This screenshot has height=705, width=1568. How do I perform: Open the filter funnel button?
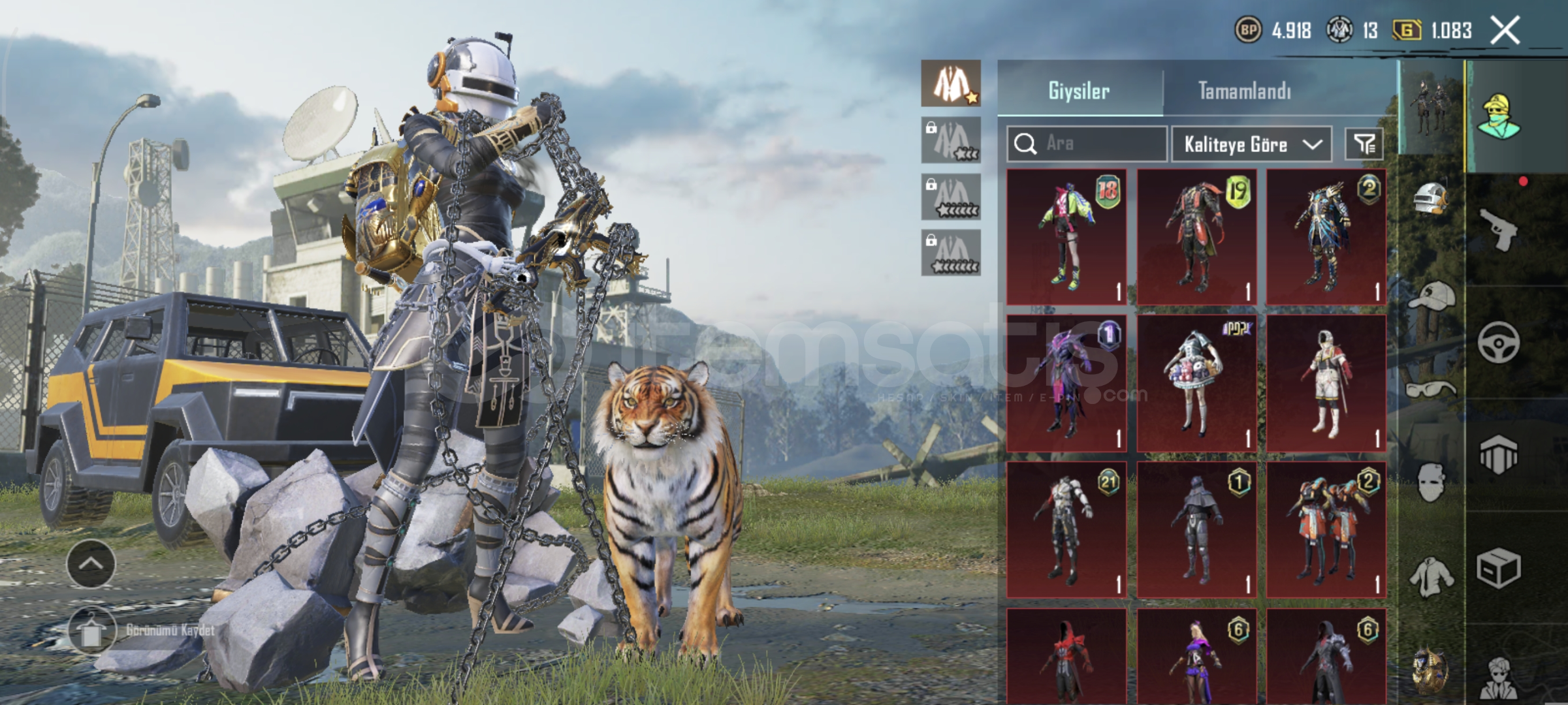1364,144
